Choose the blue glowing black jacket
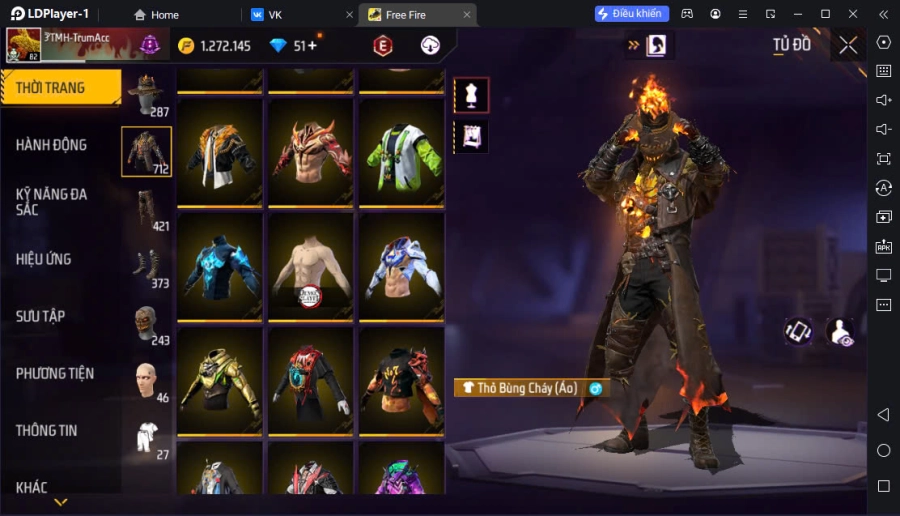 (x=221, y=267)
